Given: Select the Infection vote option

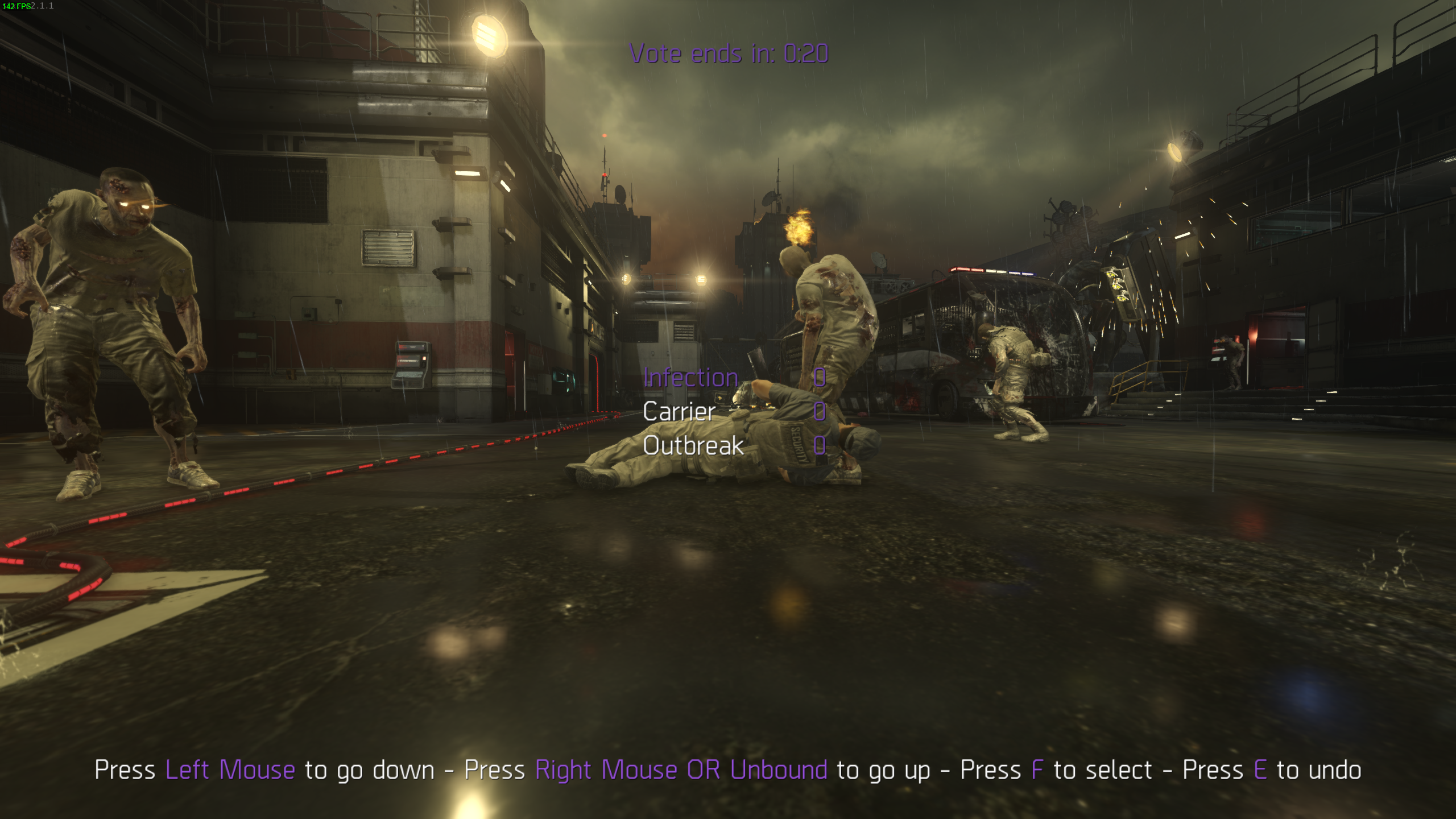Looking at the screenshot, I should 690,378.
